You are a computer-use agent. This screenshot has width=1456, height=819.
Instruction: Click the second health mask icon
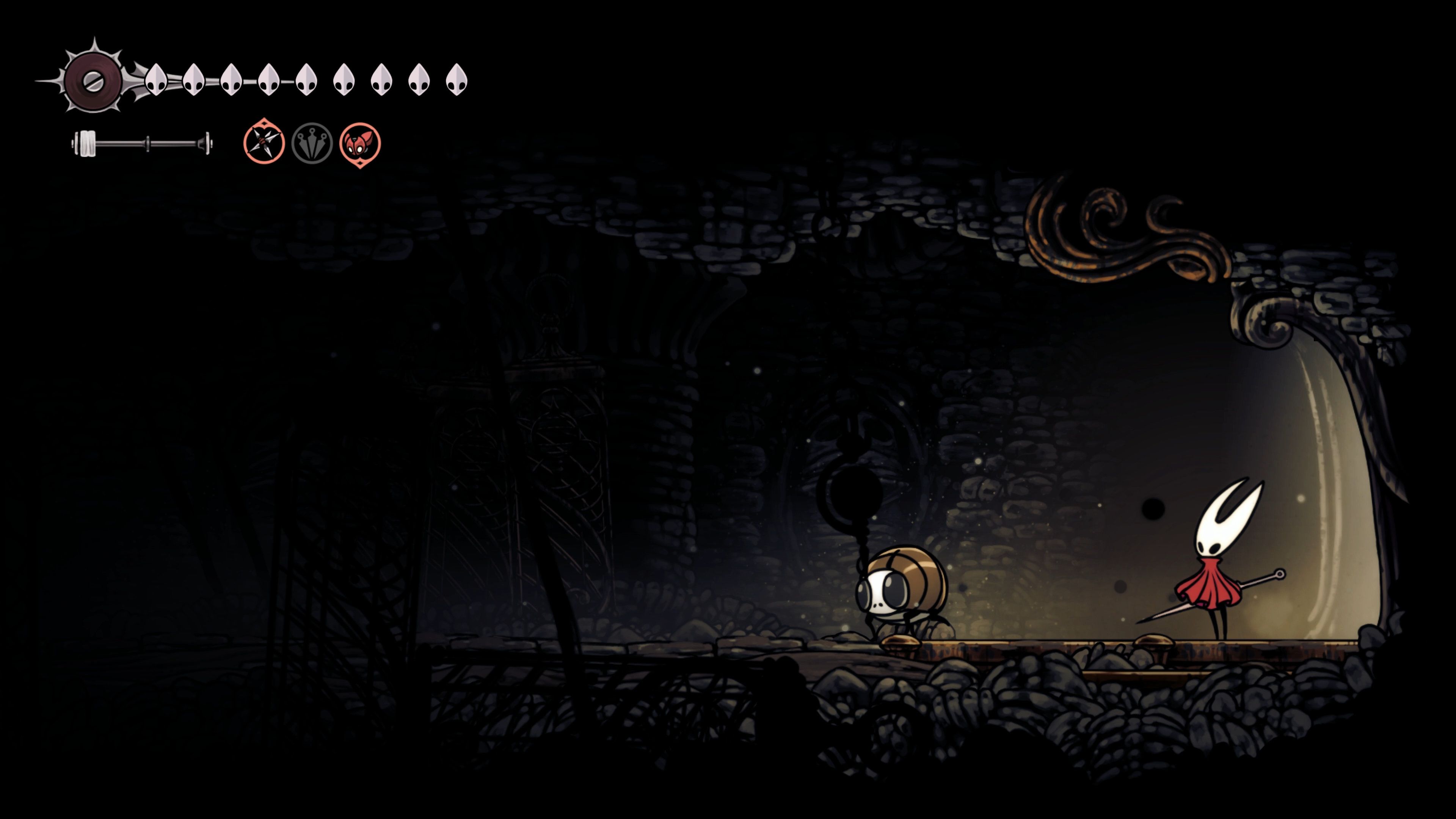click(x=194, y=79)
